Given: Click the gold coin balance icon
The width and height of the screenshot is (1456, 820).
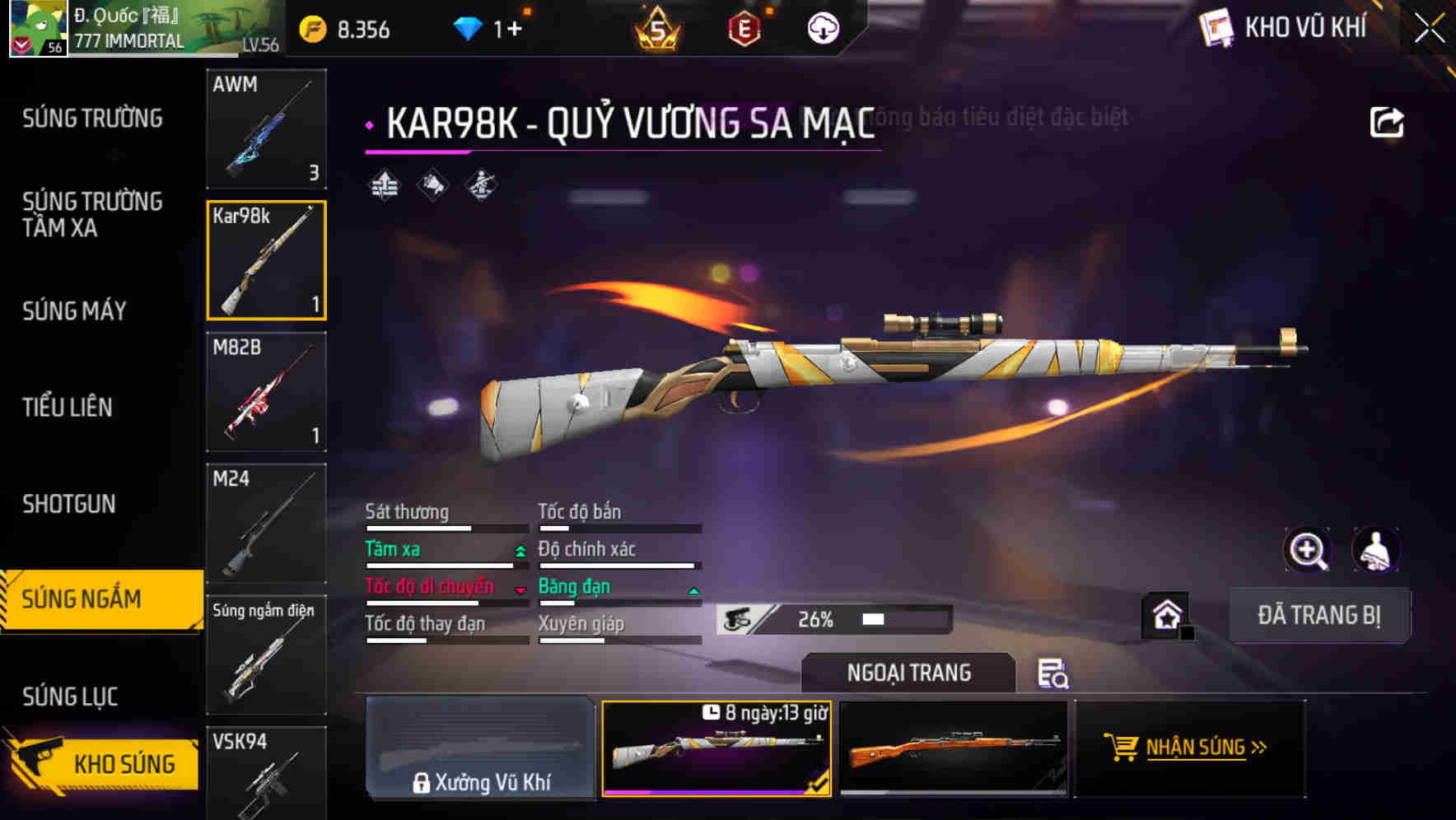Looking at the screenshot, I should 311,27.
